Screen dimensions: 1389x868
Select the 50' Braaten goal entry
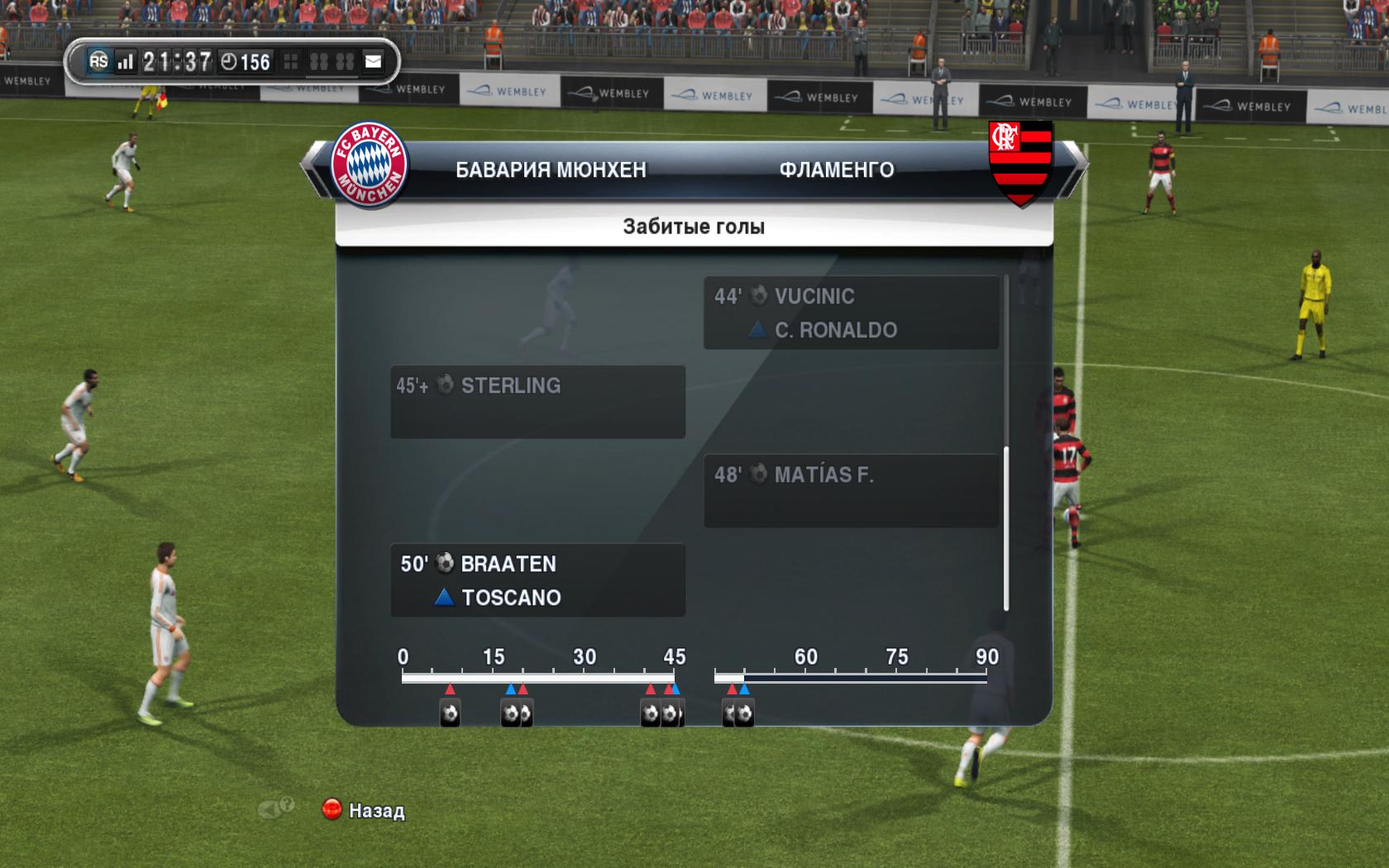click(x=537, y=579)
